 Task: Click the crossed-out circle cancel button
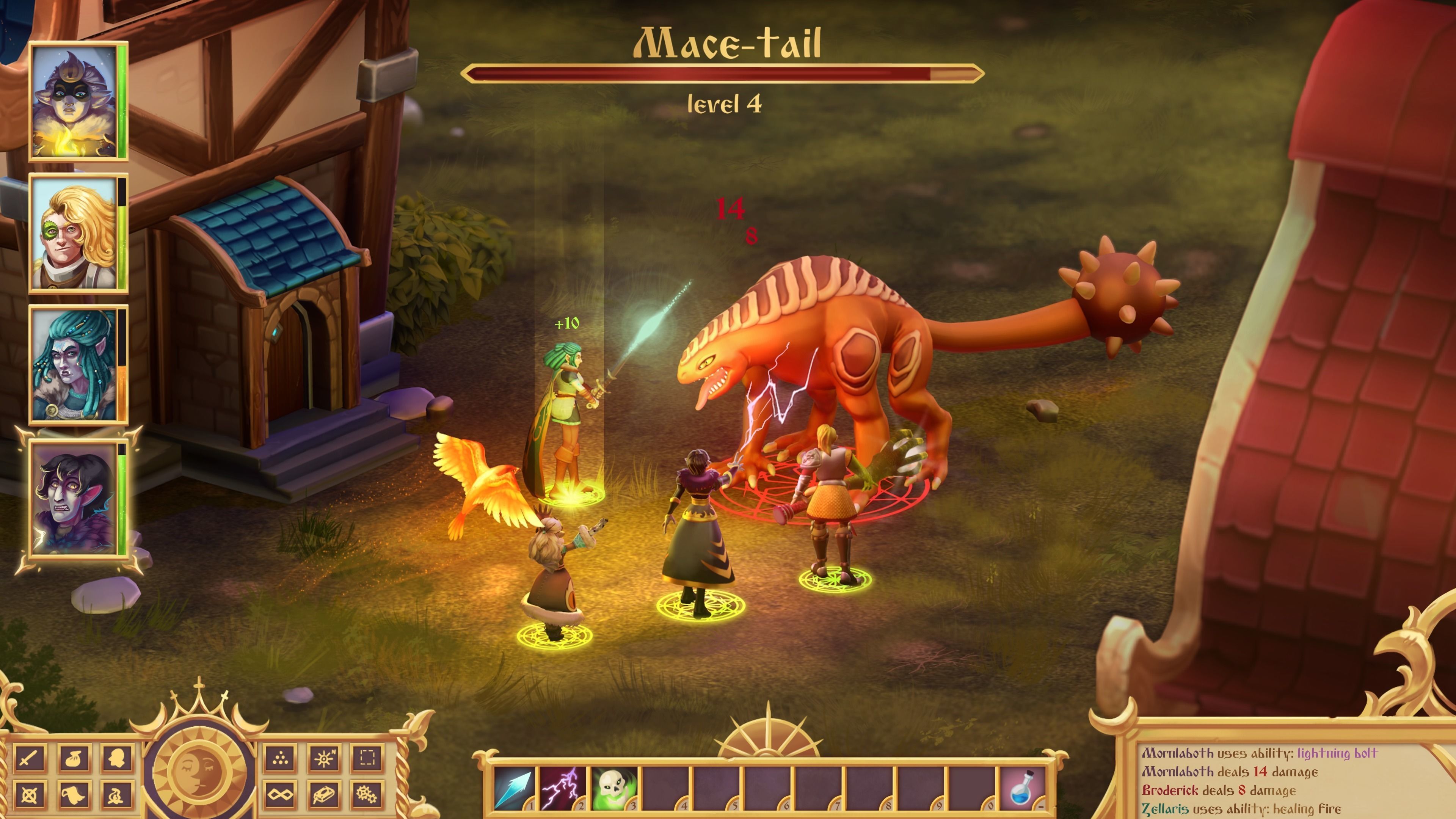click(30, 795)
